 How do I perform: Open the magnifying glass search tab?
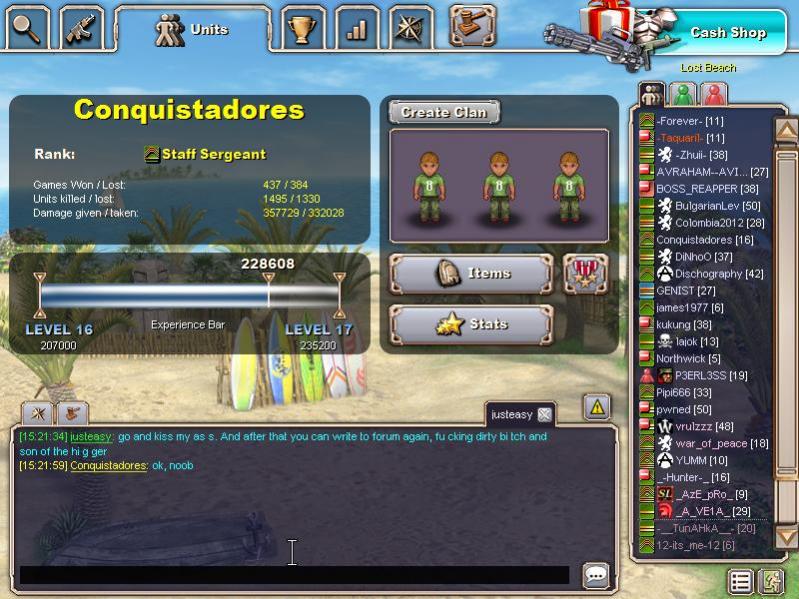pos(27,28)
